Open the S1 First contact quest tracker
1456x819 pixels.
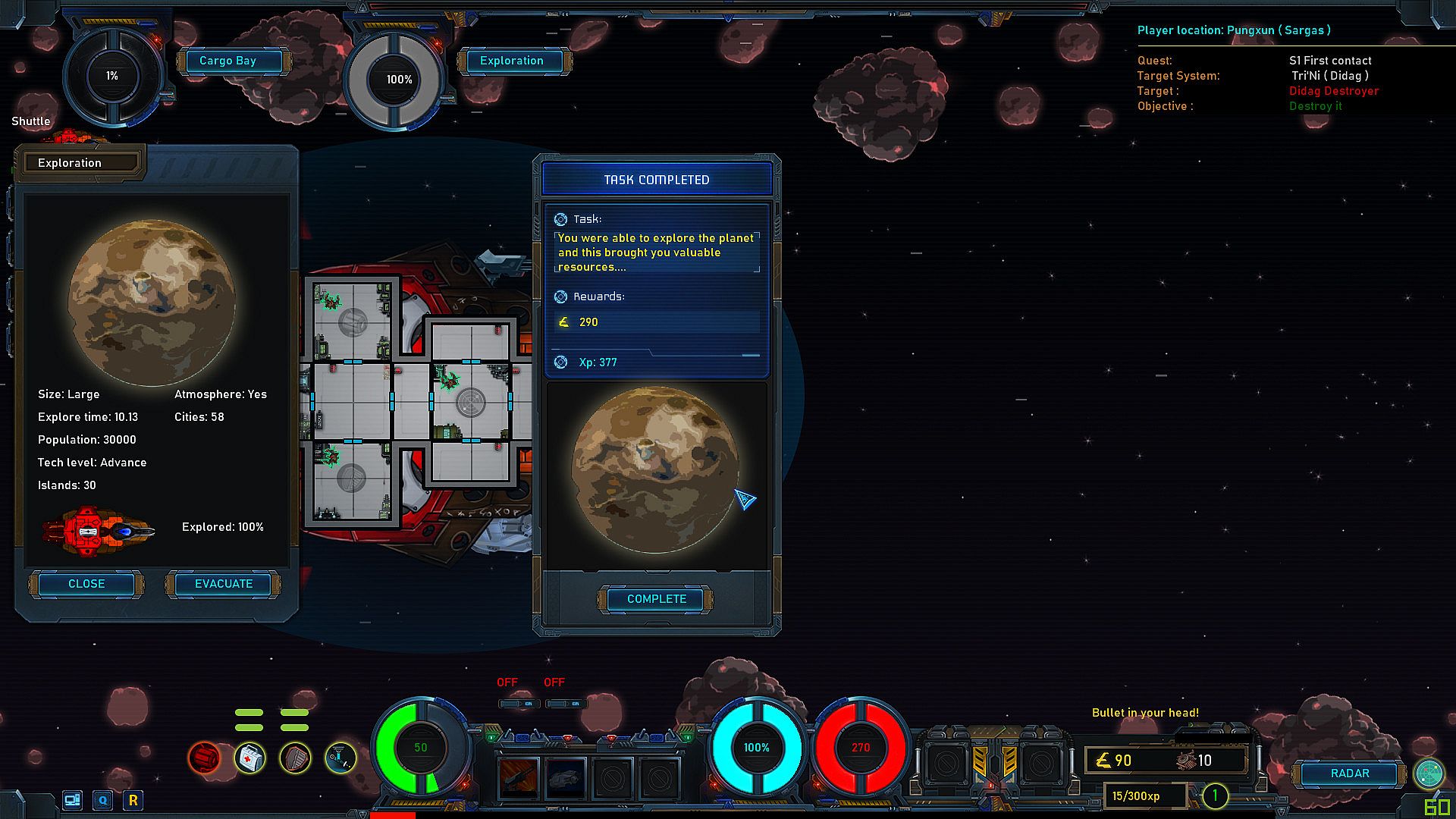1330,61
